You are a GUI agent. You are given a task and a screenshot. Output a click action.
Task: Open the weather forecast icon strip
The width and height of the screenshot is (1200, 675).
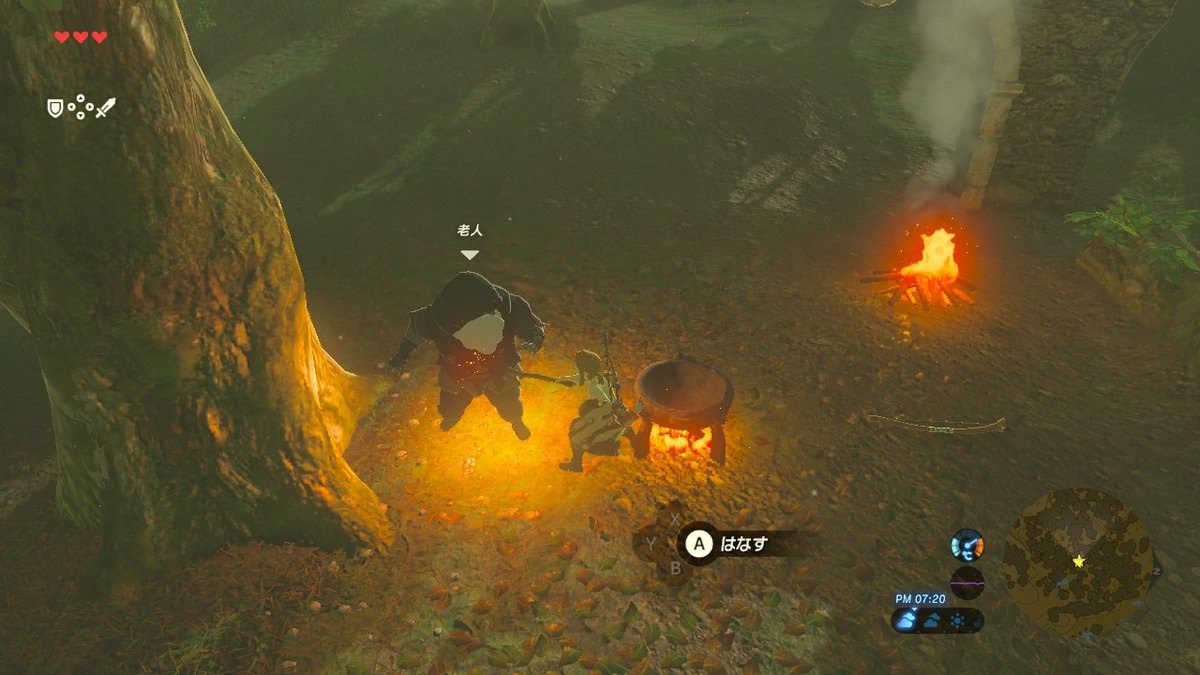tap(937, 620)
